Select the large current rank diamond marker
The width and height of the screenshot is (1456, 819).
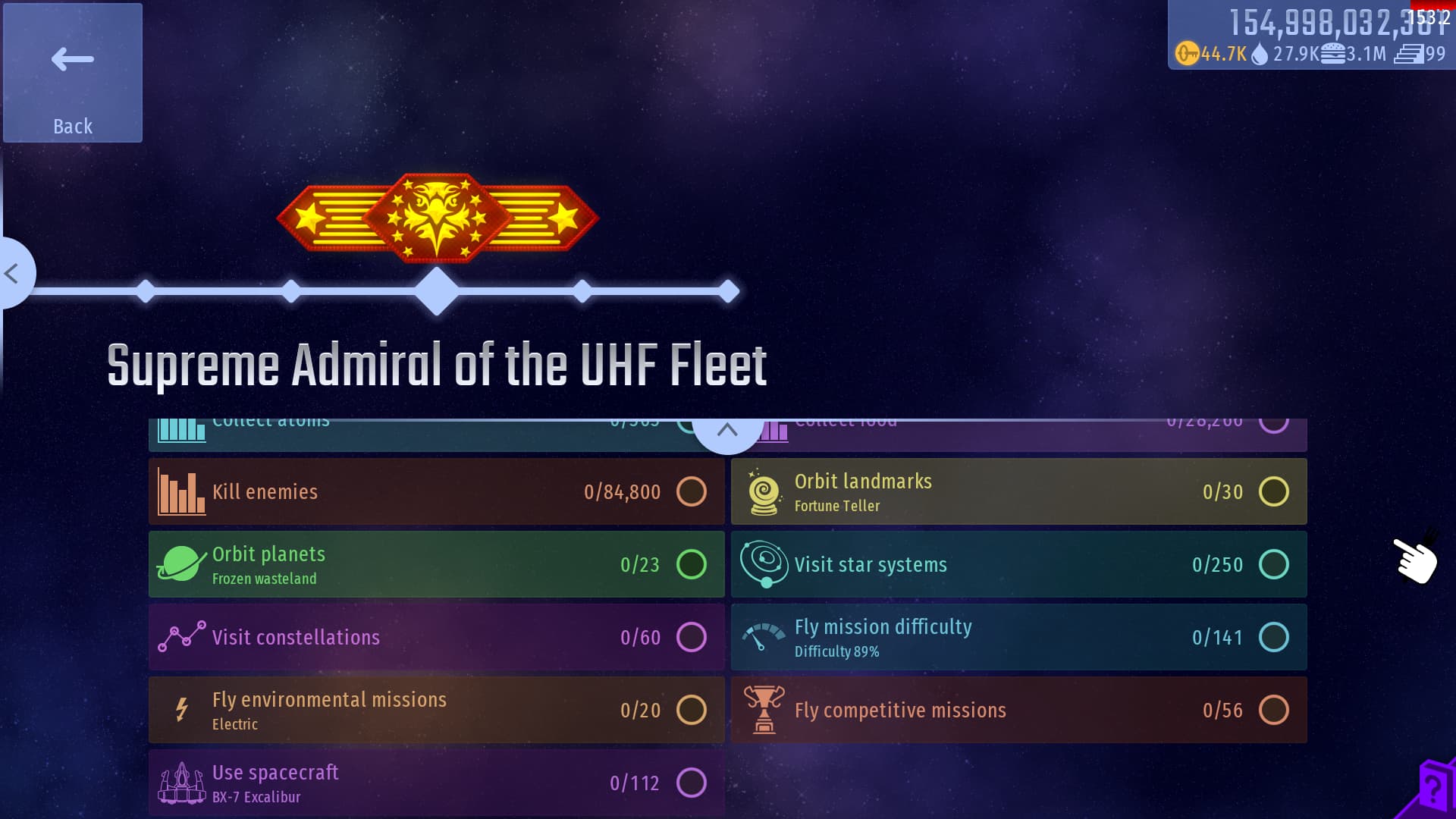[x=437, y=291]
